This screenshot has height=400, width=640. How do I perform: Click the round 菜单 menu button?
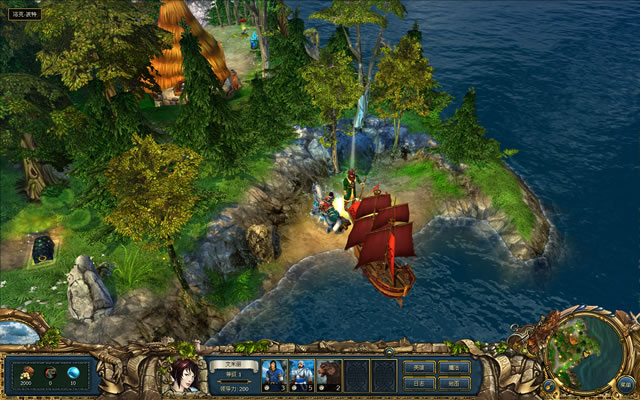(x=625, y=382)
